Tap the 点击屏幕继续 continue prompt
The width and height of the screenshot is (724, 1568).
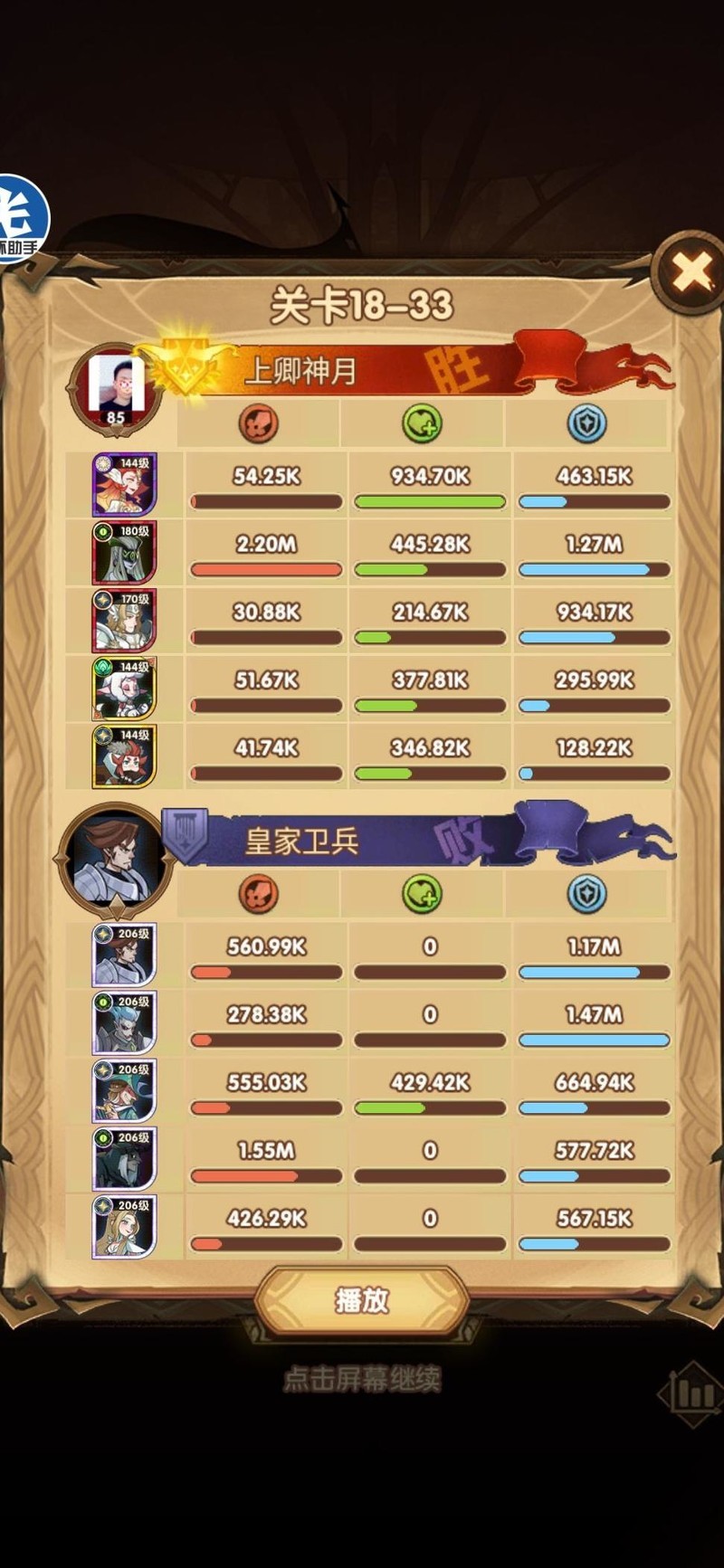(362, 1379)
